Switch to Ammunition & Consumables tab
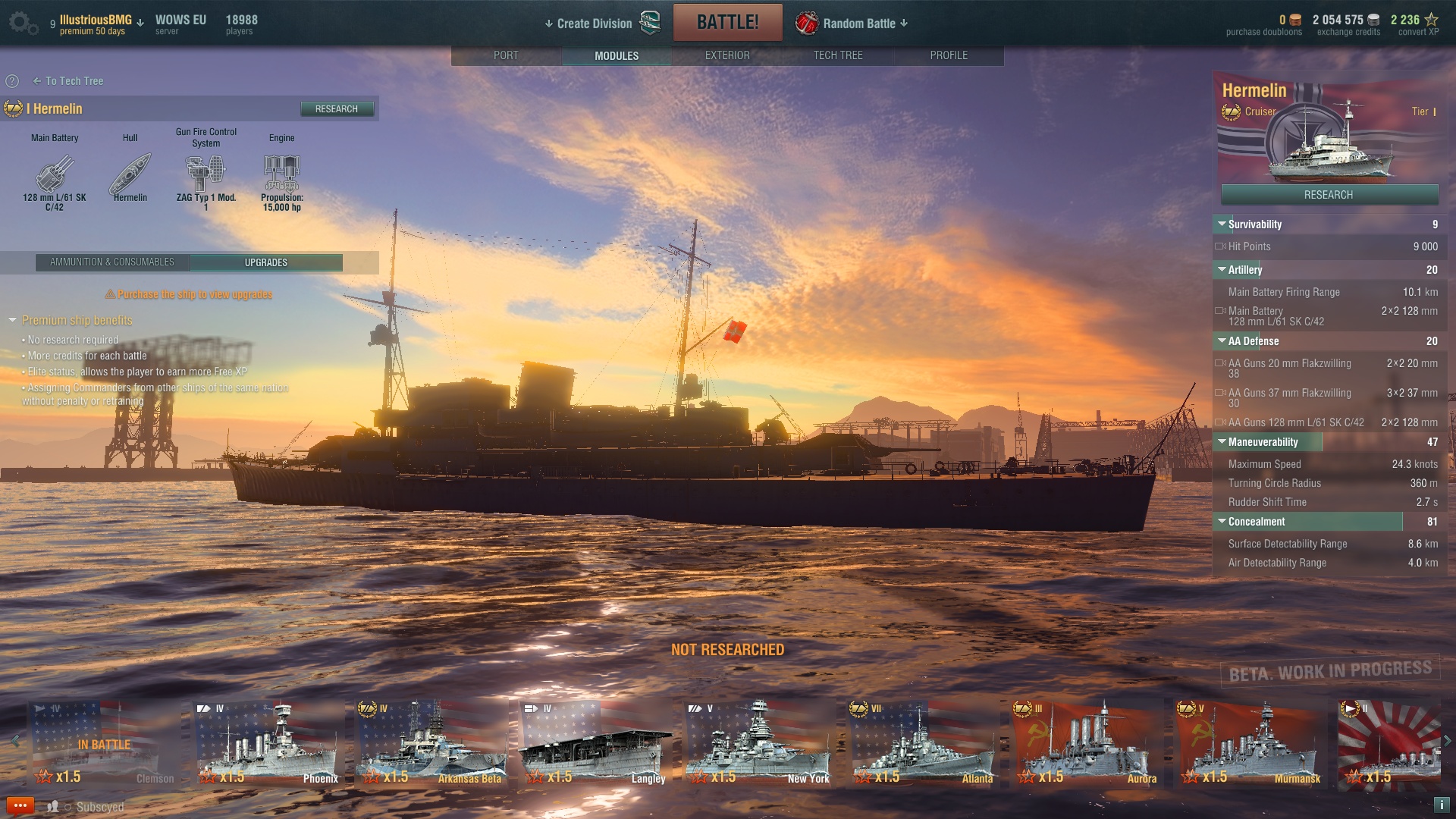The image size is (1456, 819). (112, 262)
